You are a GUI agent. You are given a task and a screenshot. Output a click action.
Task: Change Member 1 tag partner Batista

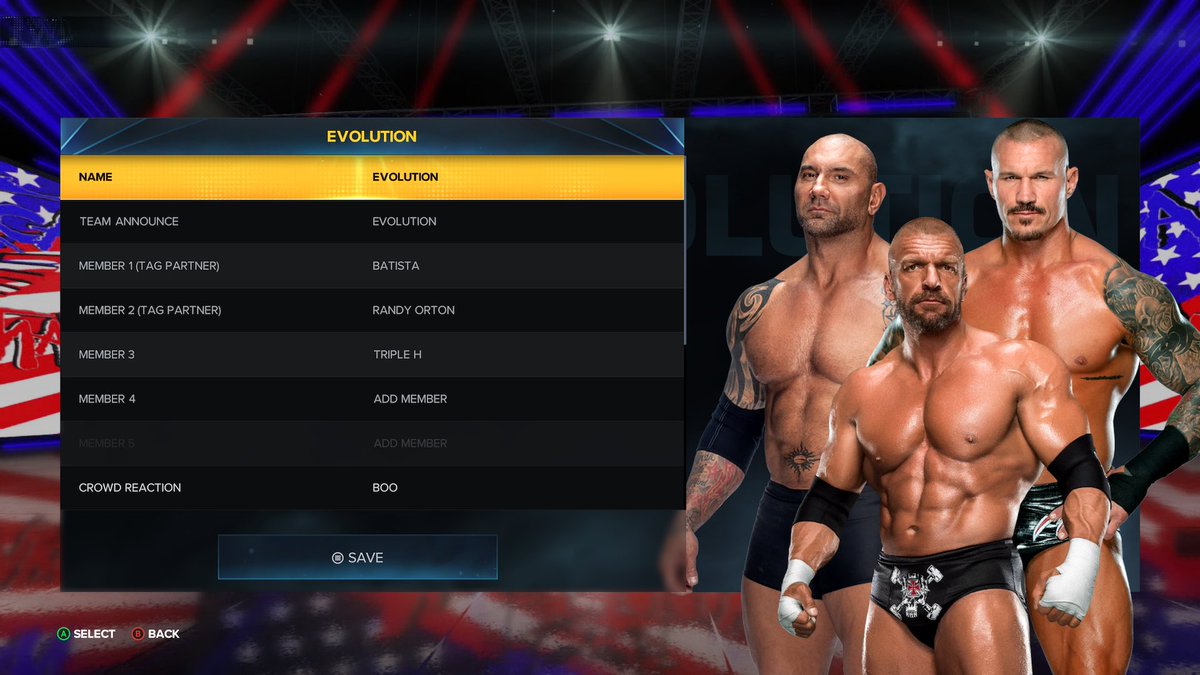[371, 266]
